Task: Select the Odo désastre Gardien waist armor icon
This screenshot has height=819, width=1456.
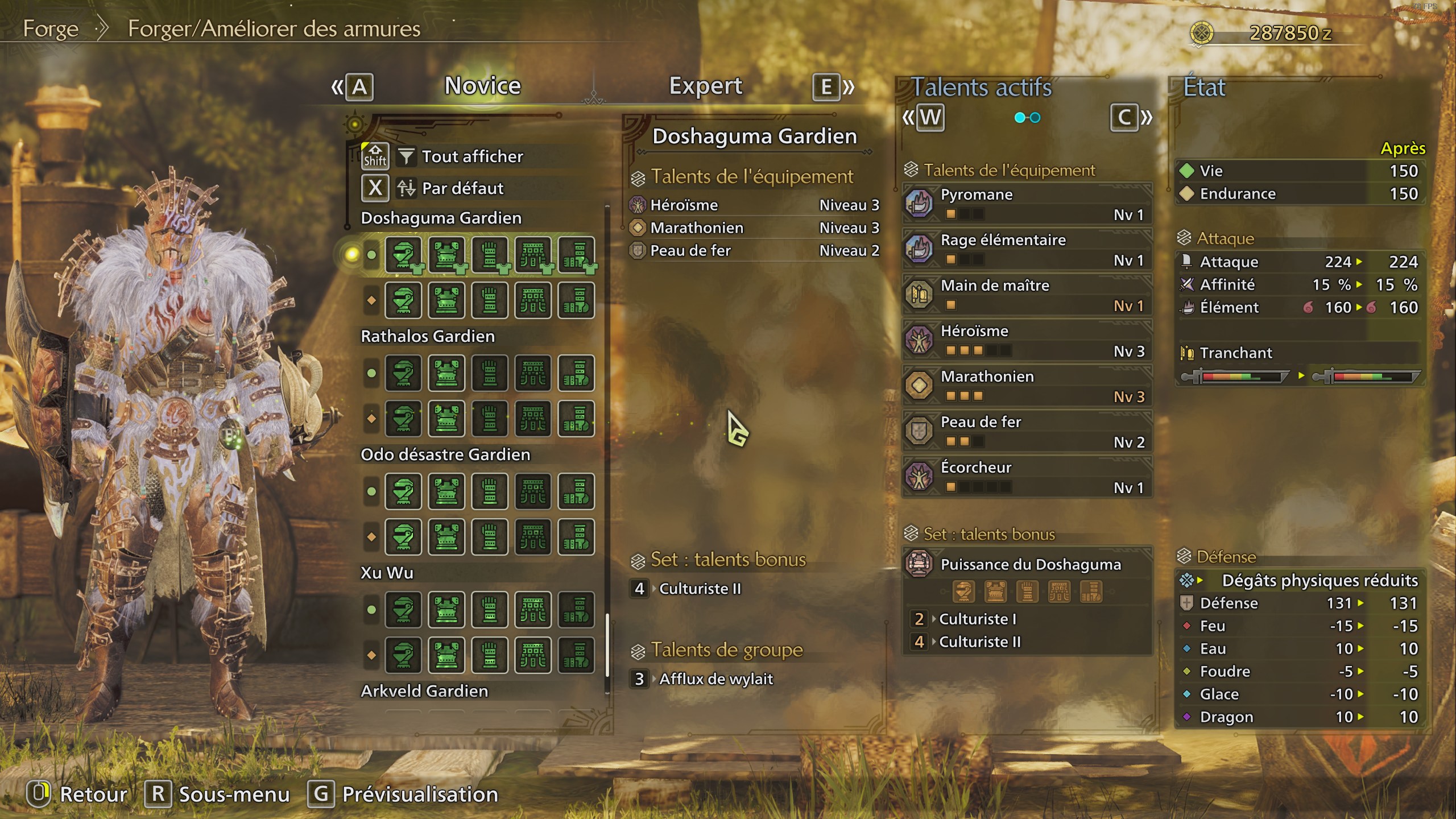Action: point(533,491)
